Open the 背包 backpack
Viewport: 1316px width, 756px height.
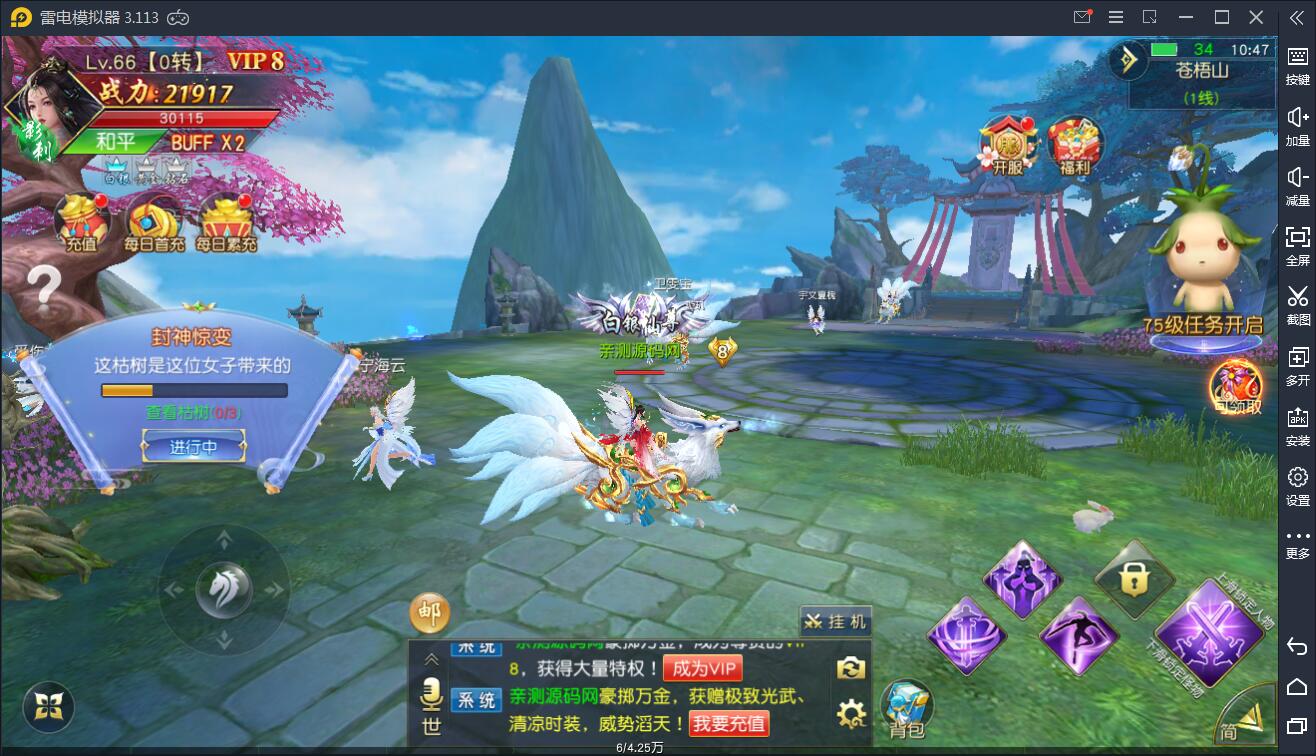tap(907, 709)
